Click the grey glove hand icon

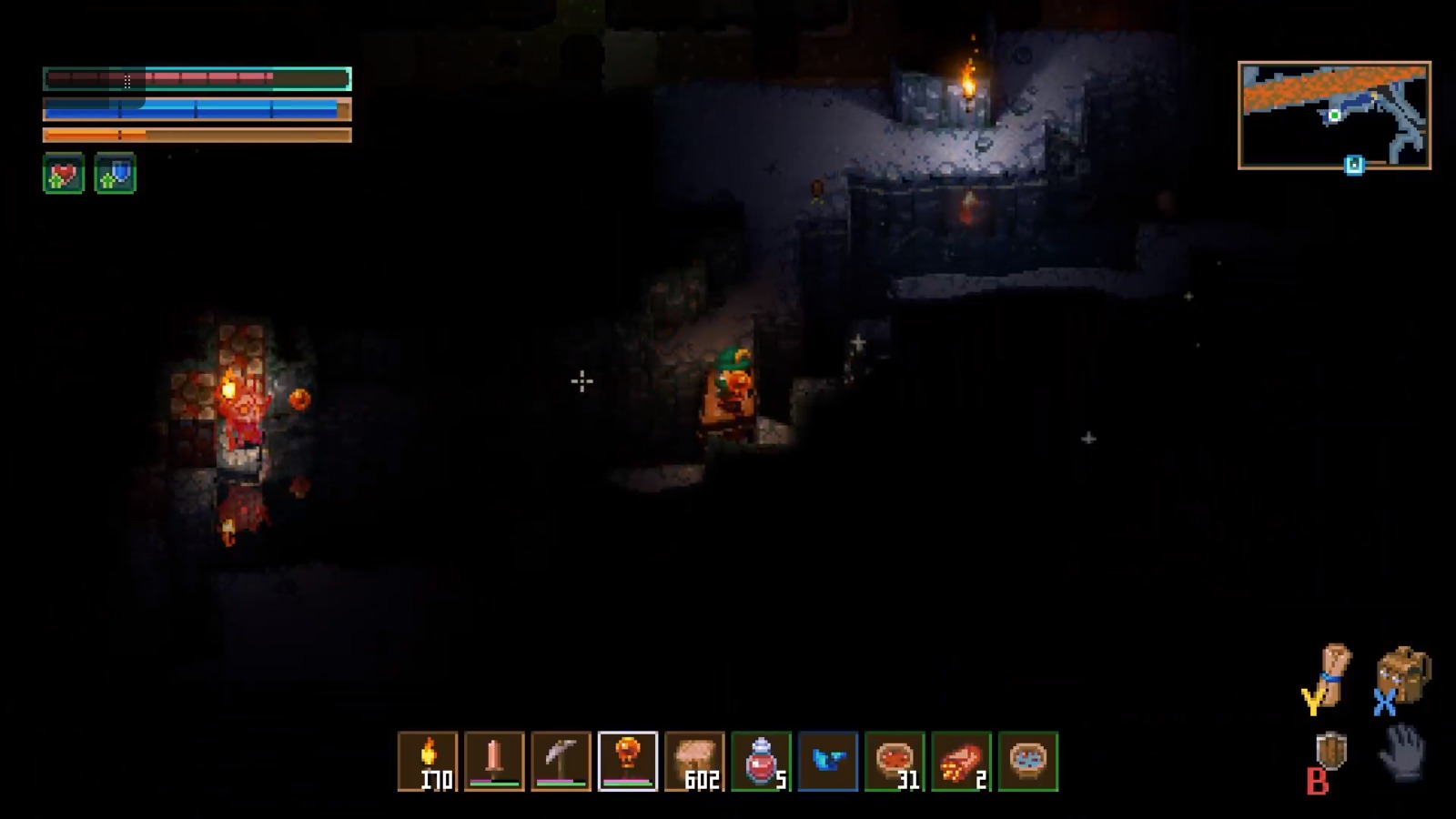click(x=1403, y=752)
